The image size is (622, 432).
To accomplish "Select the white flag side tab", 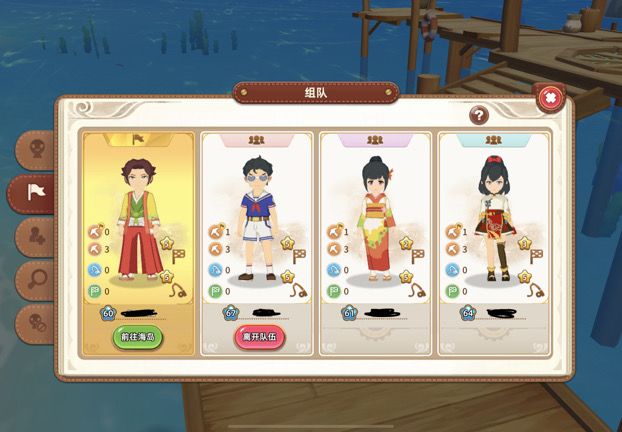I will [x=36, y=194].
